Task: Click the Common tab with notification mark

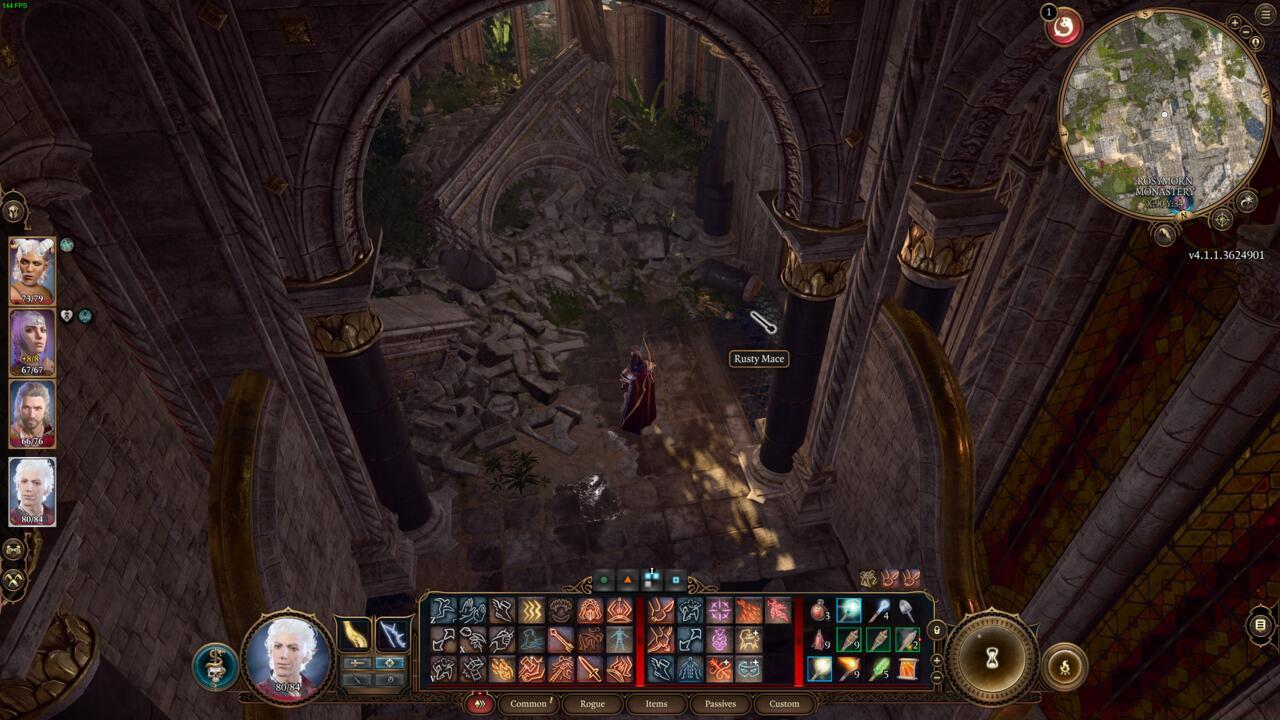Action: (528, 703)
